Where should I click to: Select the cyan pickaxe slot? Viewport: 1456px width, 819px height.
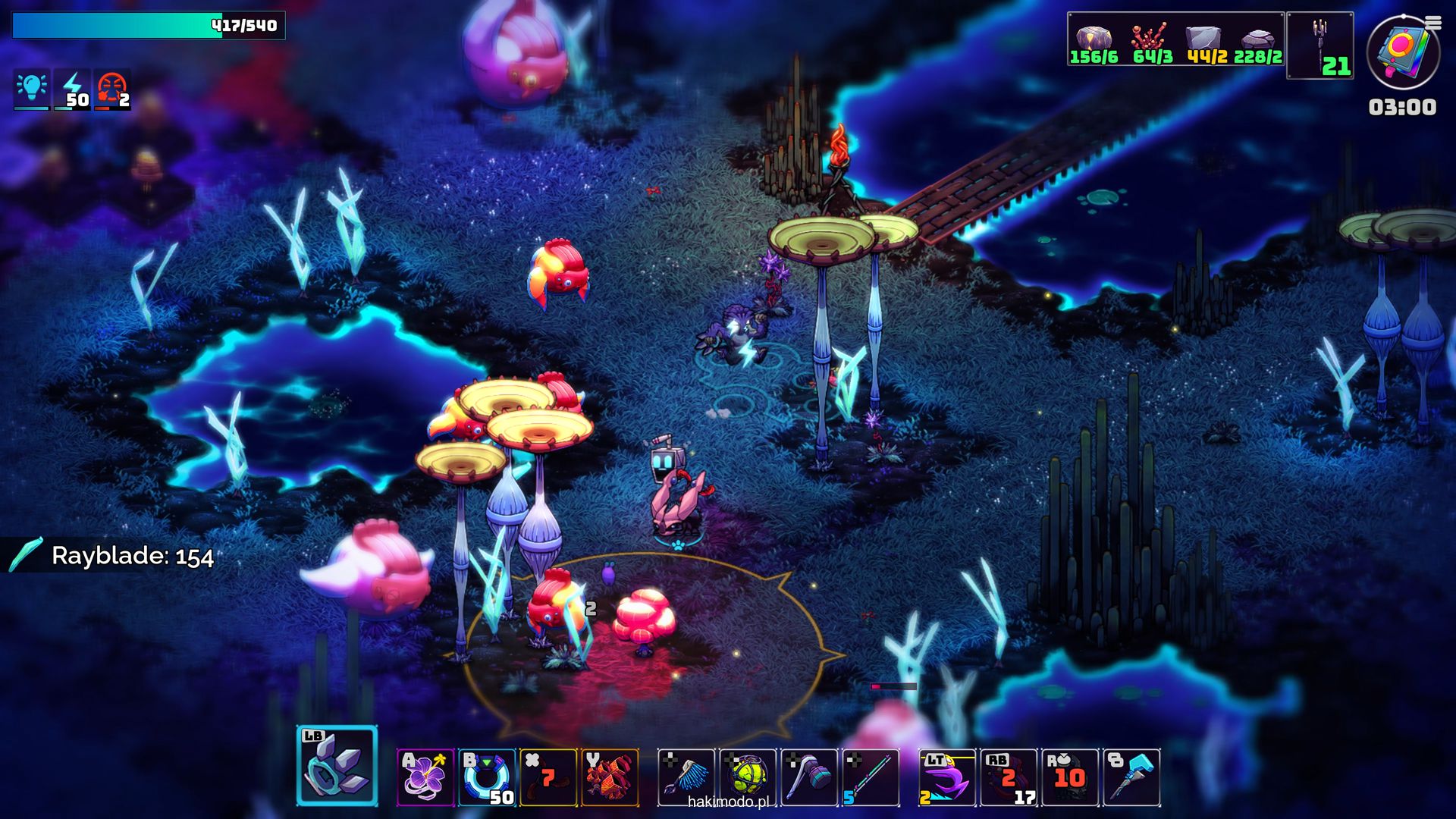(1131, 777)
